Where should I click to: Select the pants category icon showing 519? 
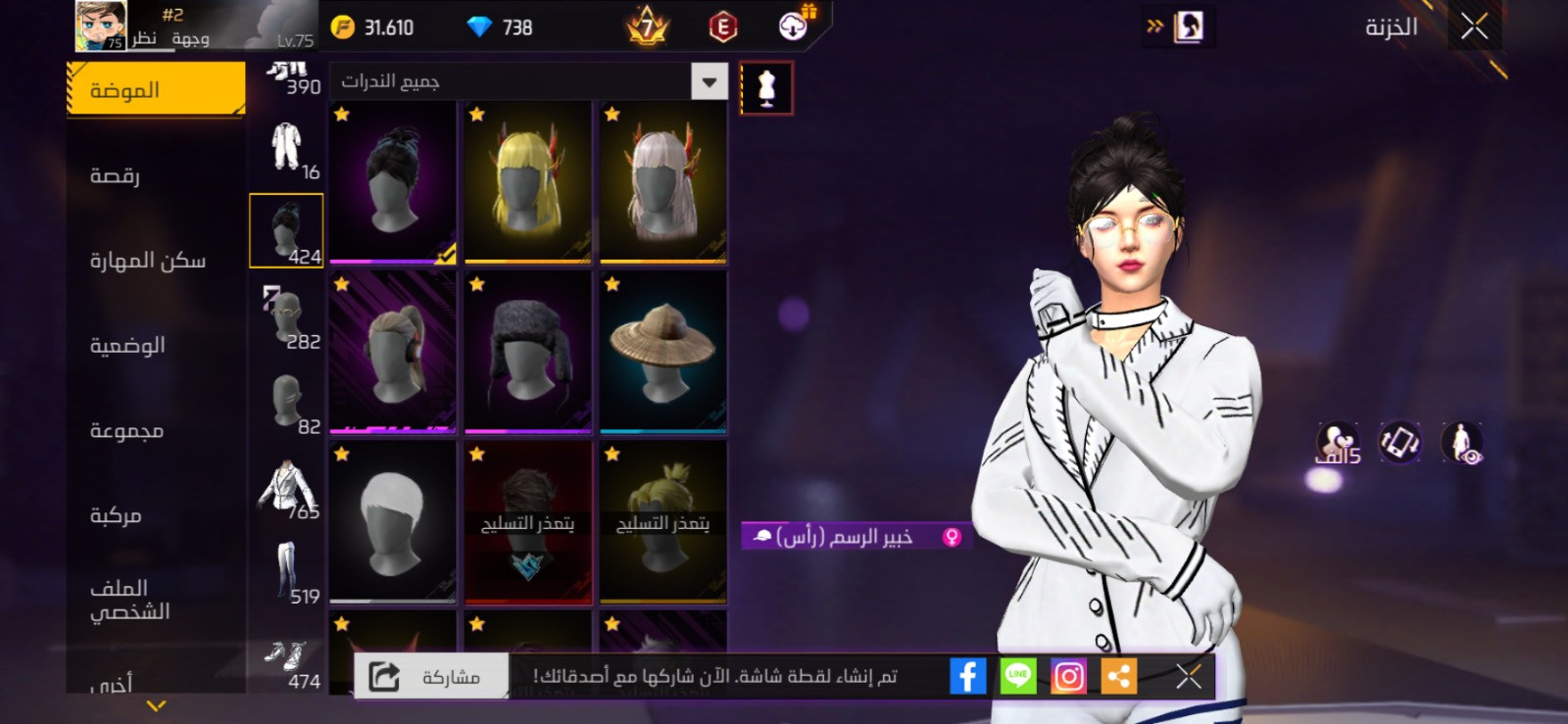(x=286, y=568)
